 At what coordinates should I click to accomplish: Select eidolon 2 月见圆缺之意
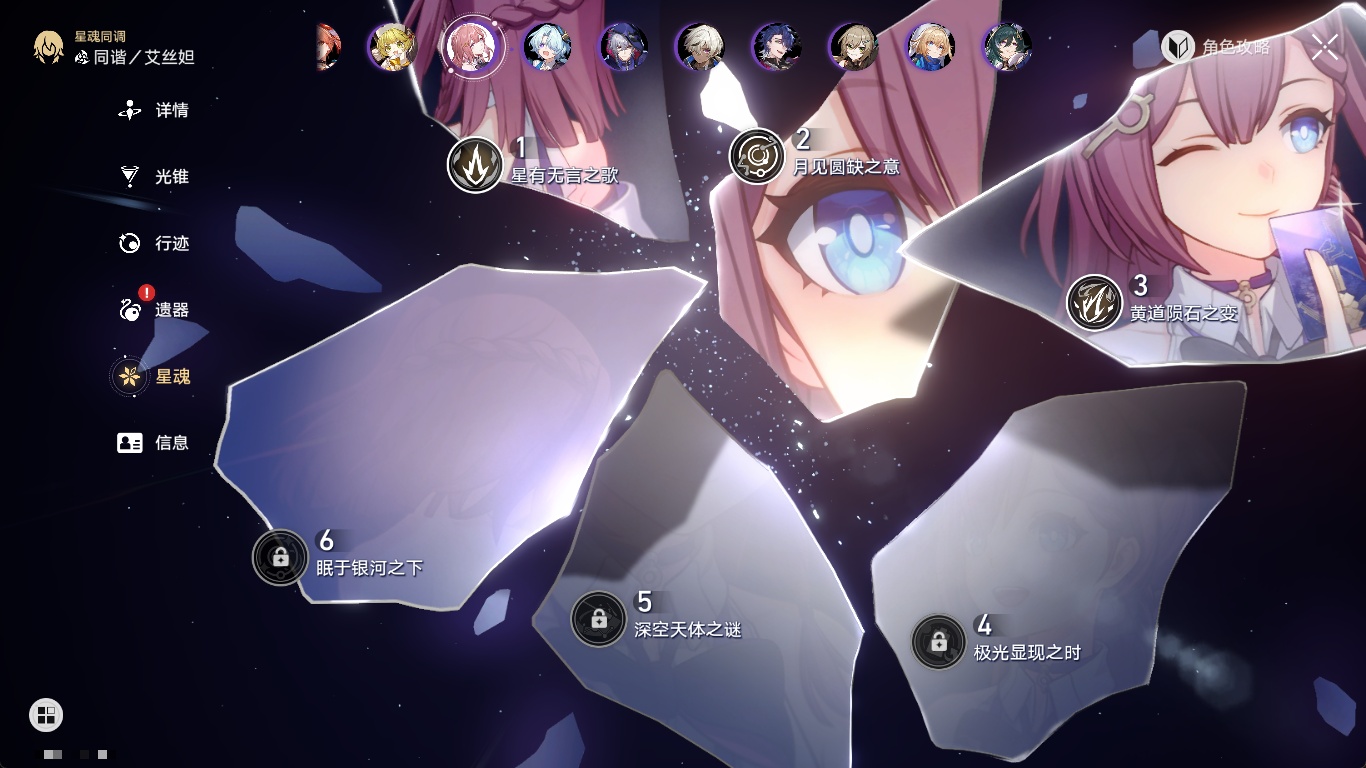pyautogui.click(x=757, y=157)
